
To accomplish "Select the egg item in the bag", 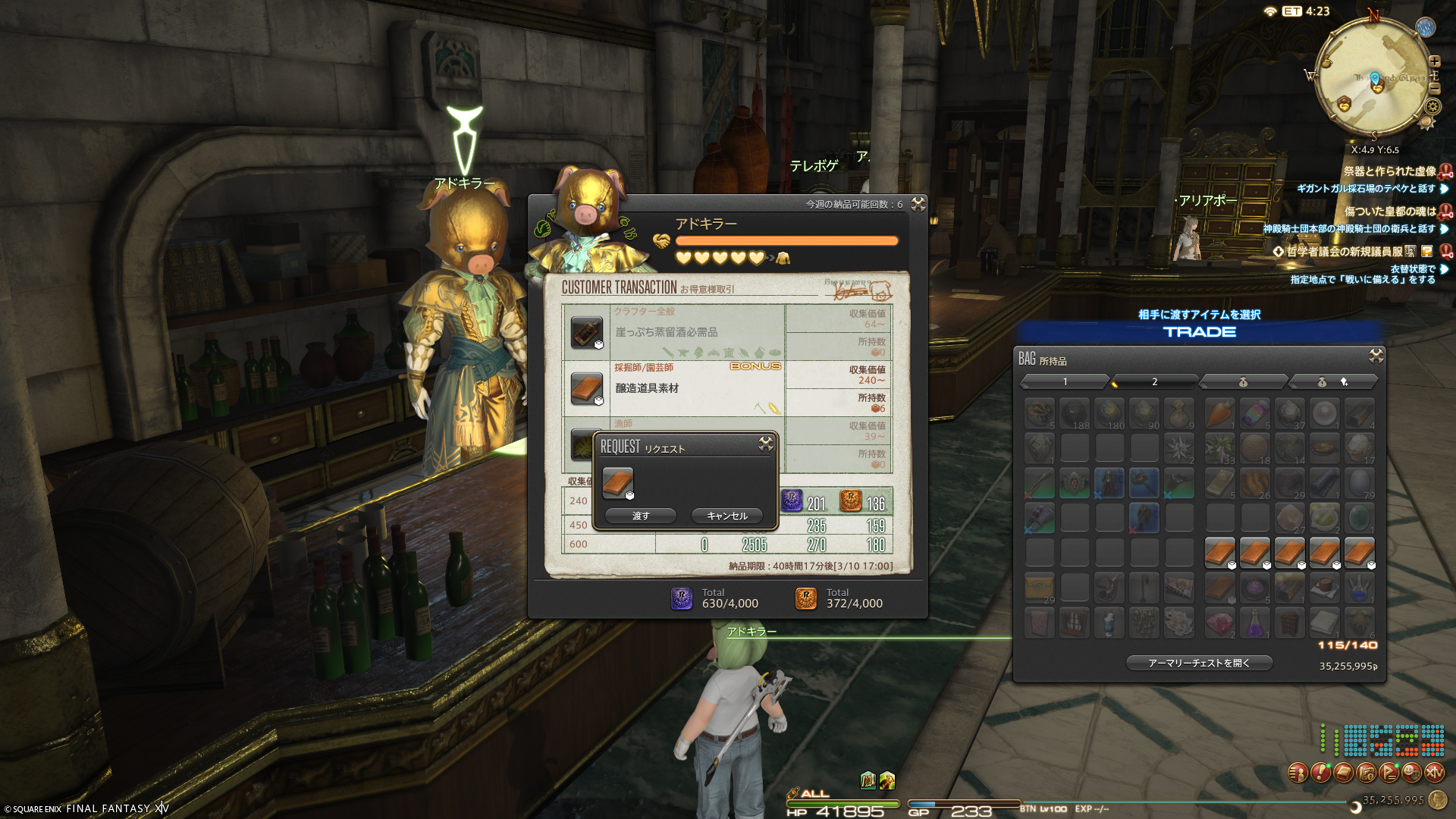I will 1359,483.
